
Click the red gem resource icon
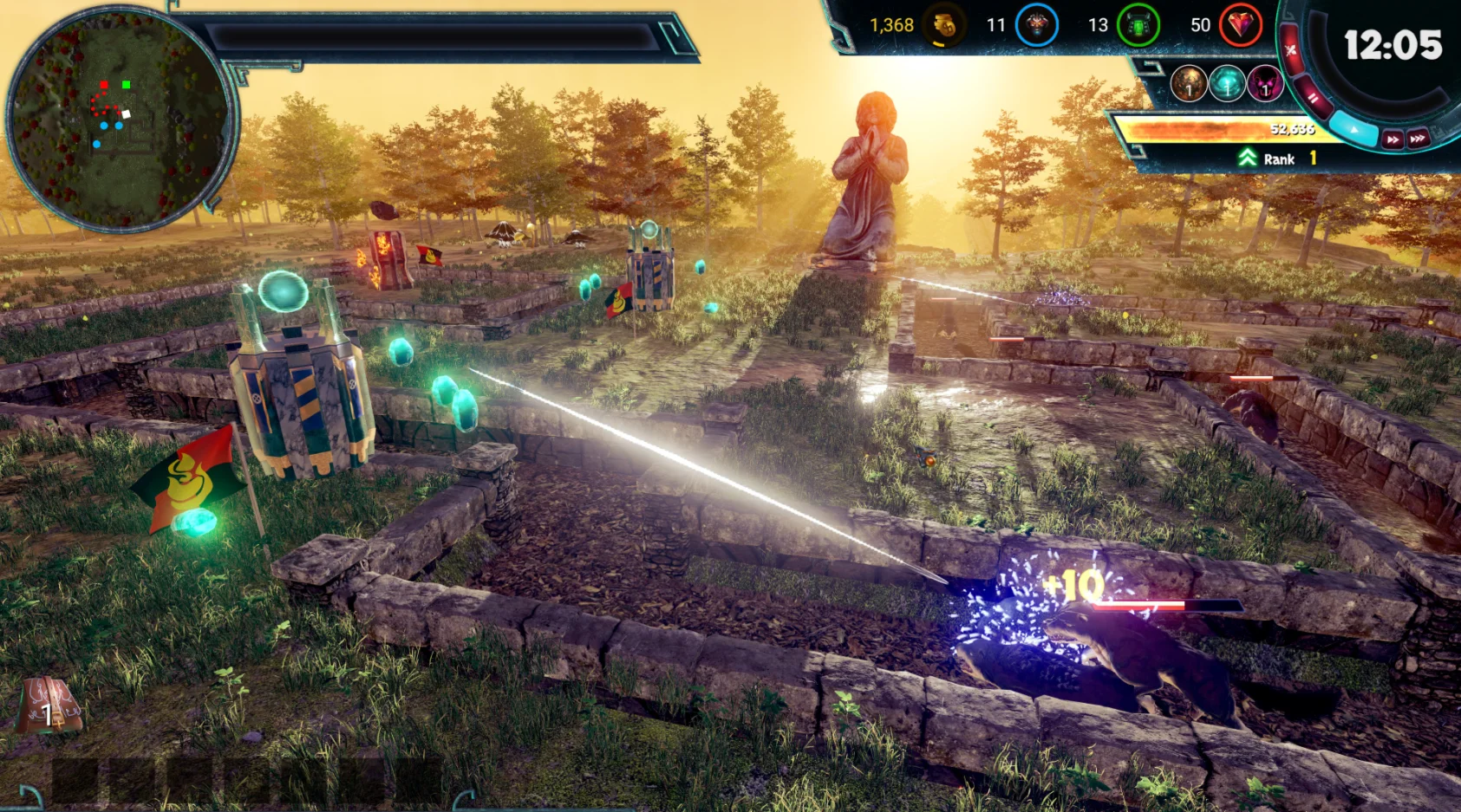[x=1241, y=25]
